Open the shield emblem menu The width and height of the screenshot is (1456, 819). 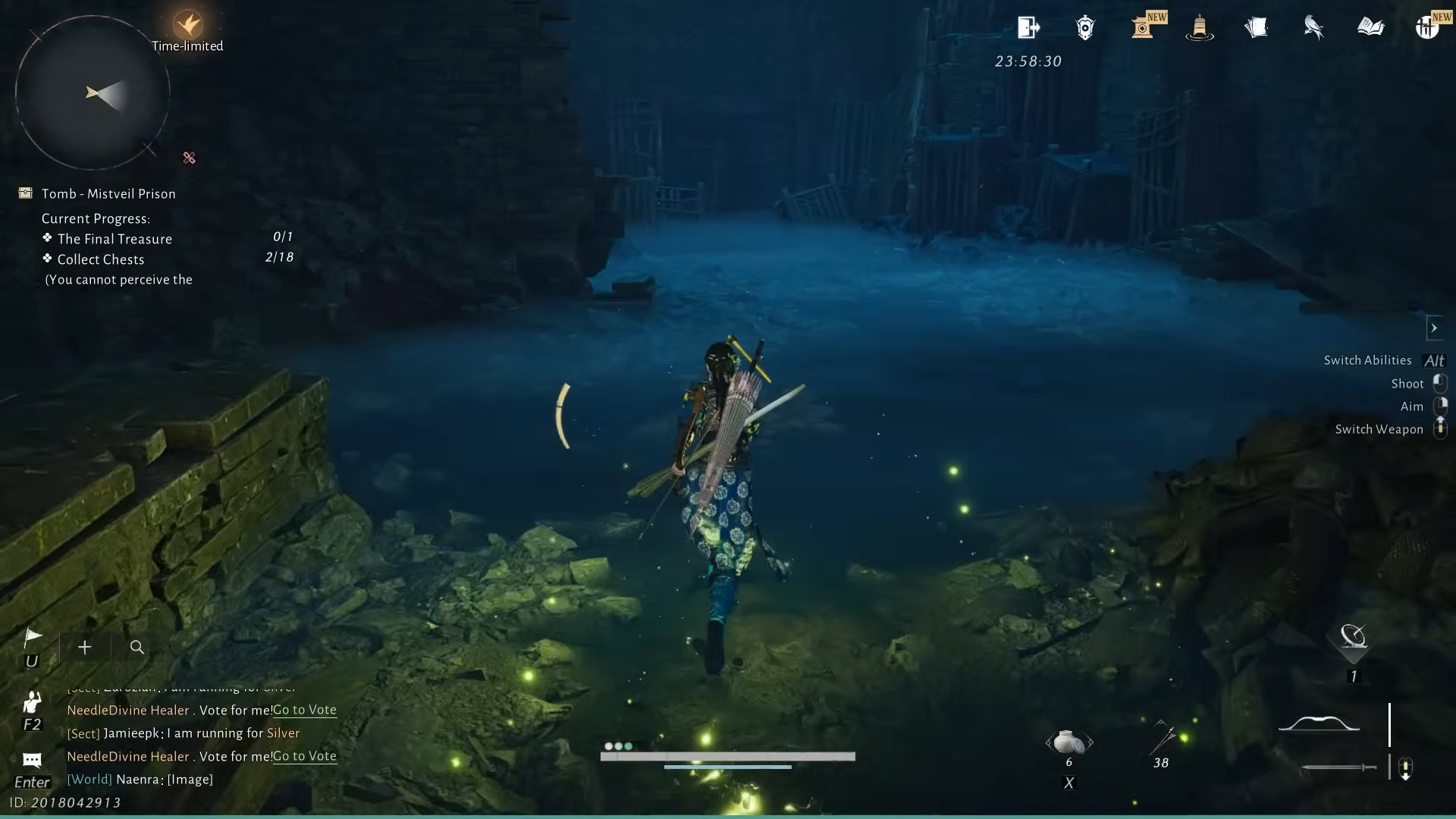[x=1085, y=28]
